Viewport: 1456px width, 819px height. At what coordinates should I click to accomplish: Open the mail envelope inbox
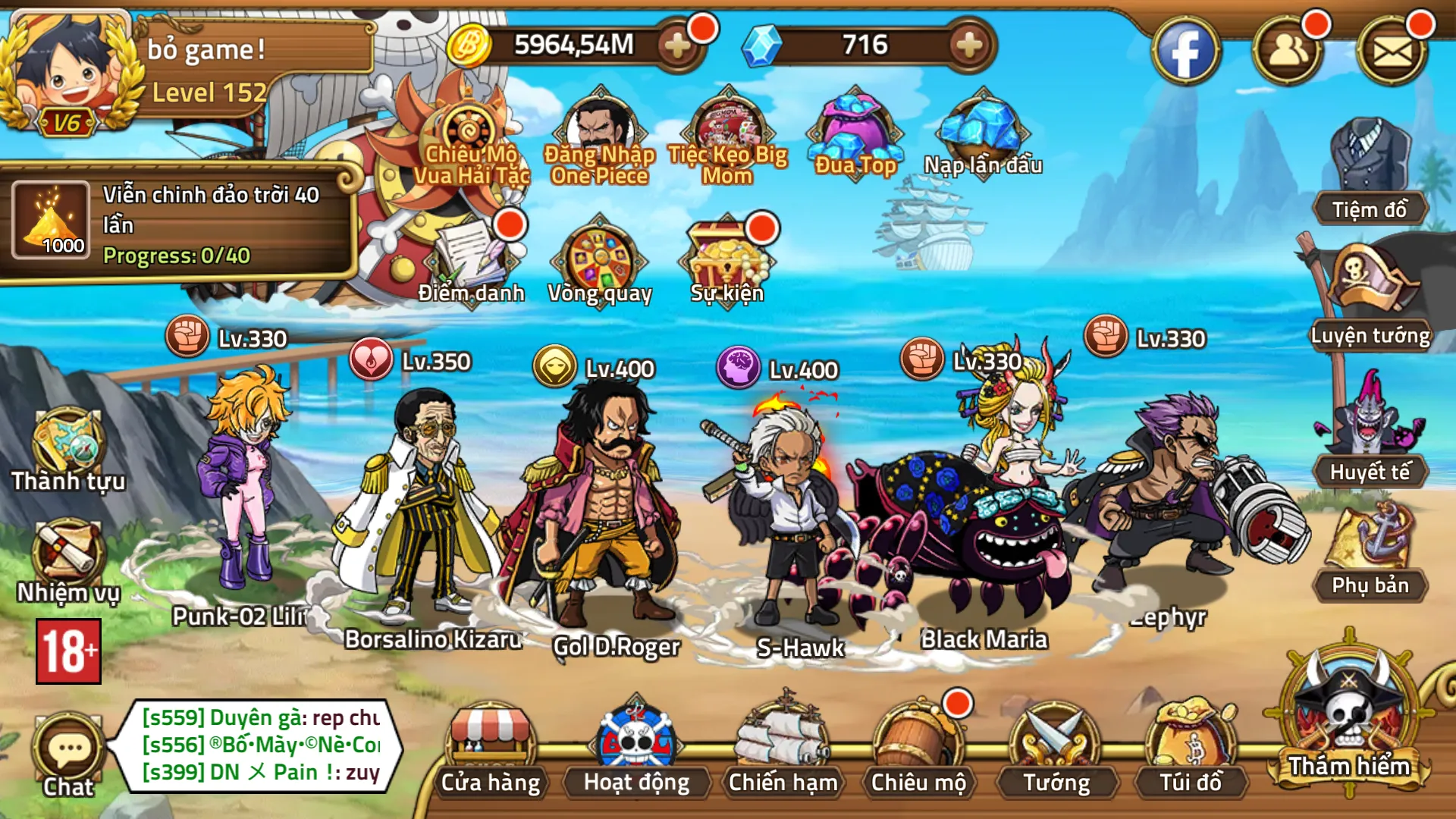[x=1392, y=51]
